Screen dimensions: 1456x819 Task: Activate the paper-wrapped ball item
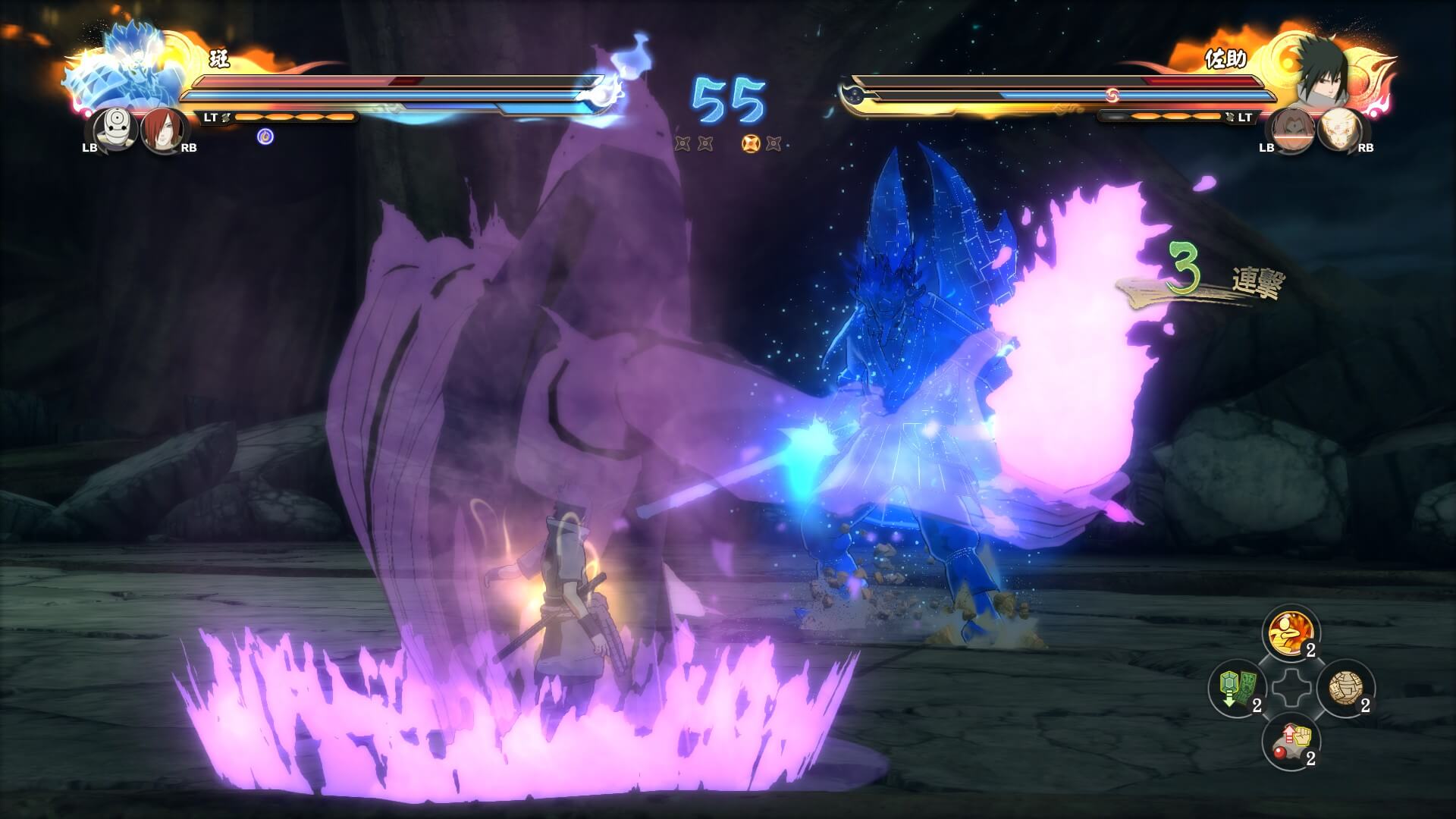(1345, 688)
